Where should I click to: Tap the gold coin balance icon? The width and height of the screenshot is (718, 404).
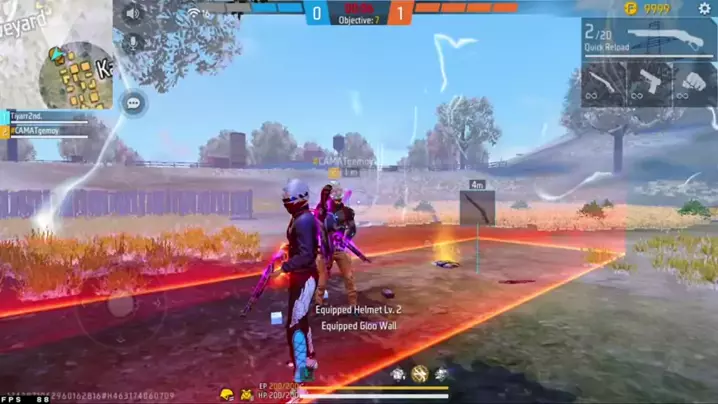click(630, 9)
